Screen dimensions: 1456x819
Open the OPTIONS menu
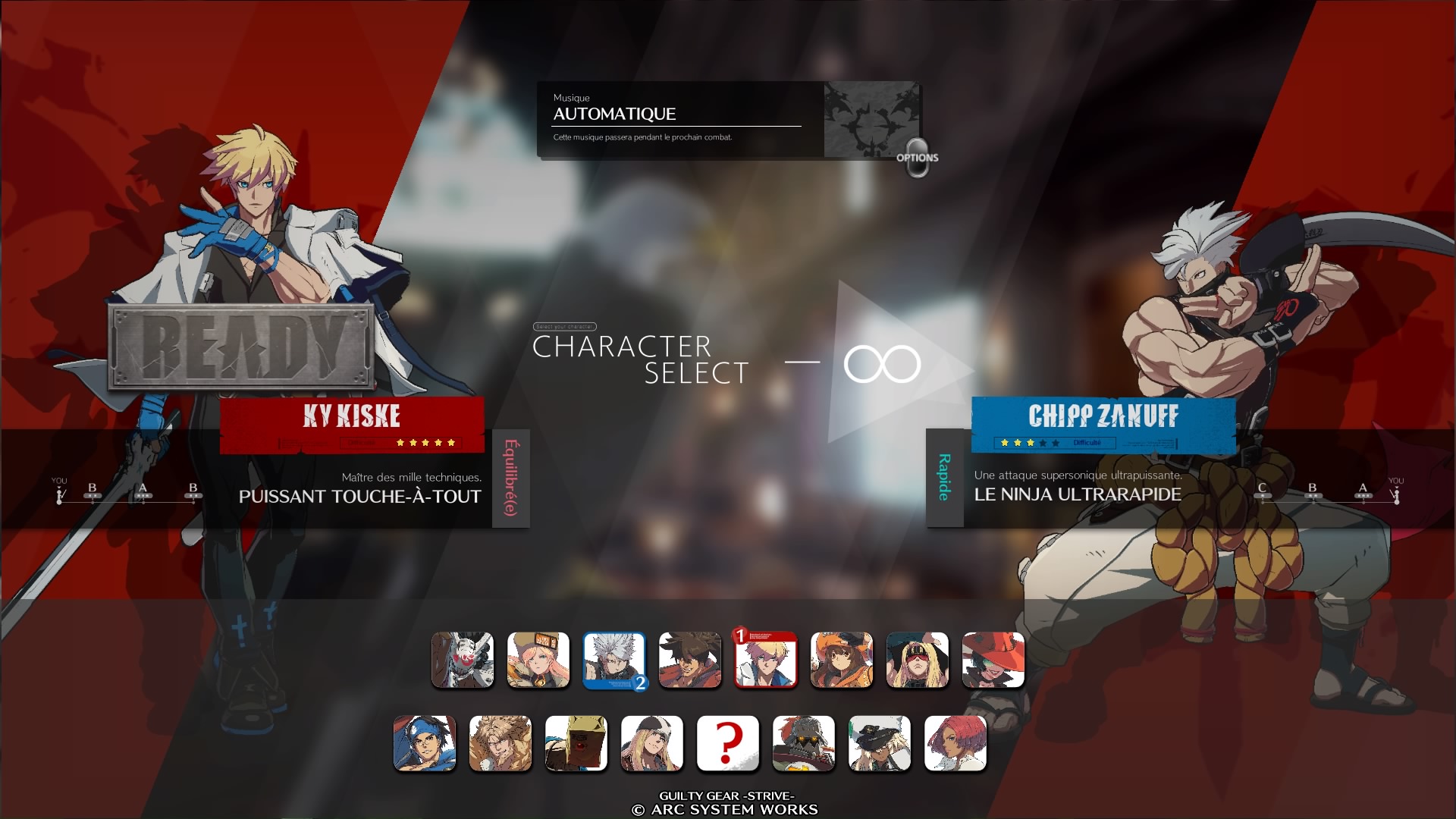pyautogui.click(x=917, y=159)
